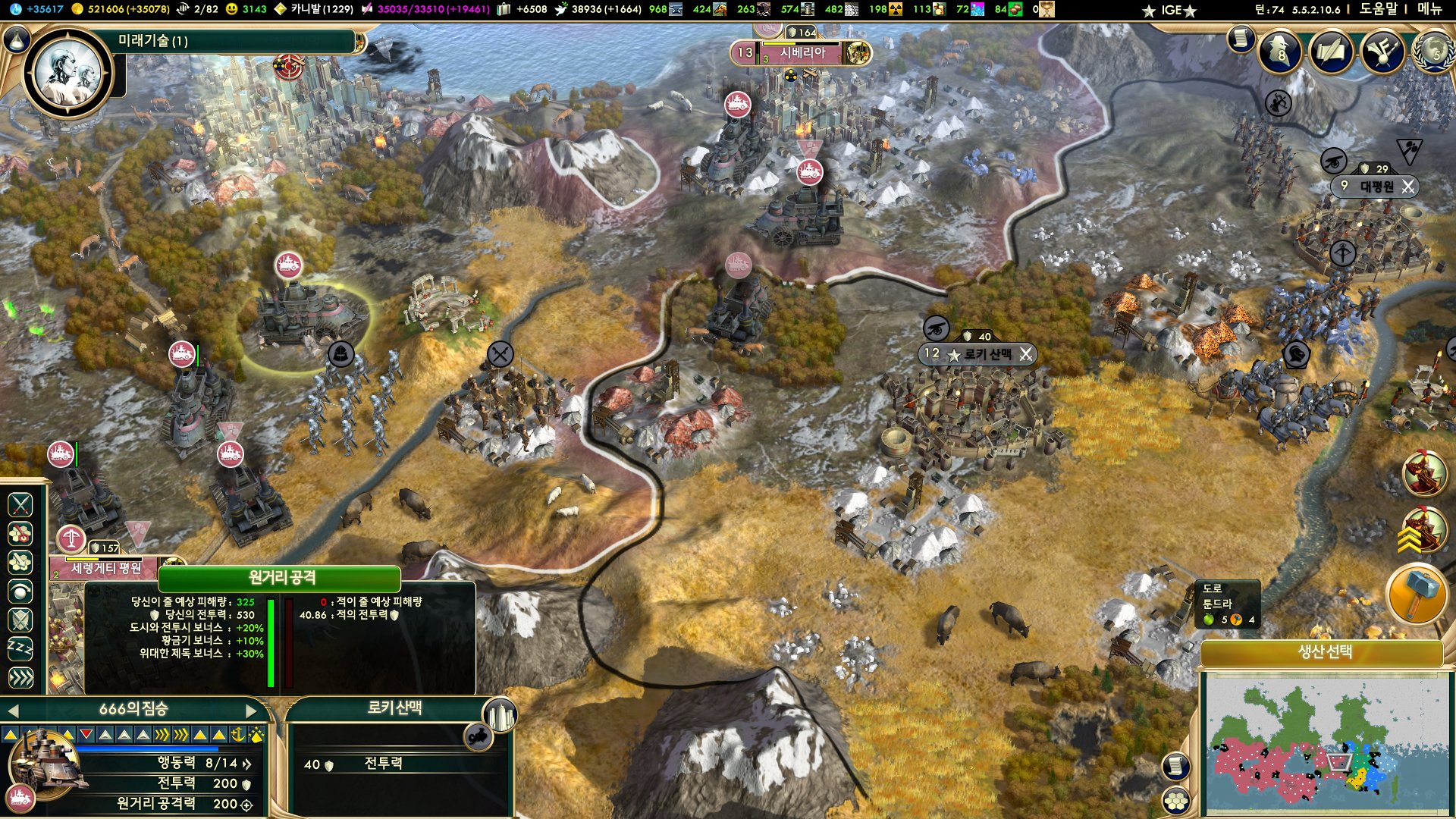Viewport: 1456px width, 819px height.
Task: Launch the IGE in-game editor
Action: (x=1171, y=10)
